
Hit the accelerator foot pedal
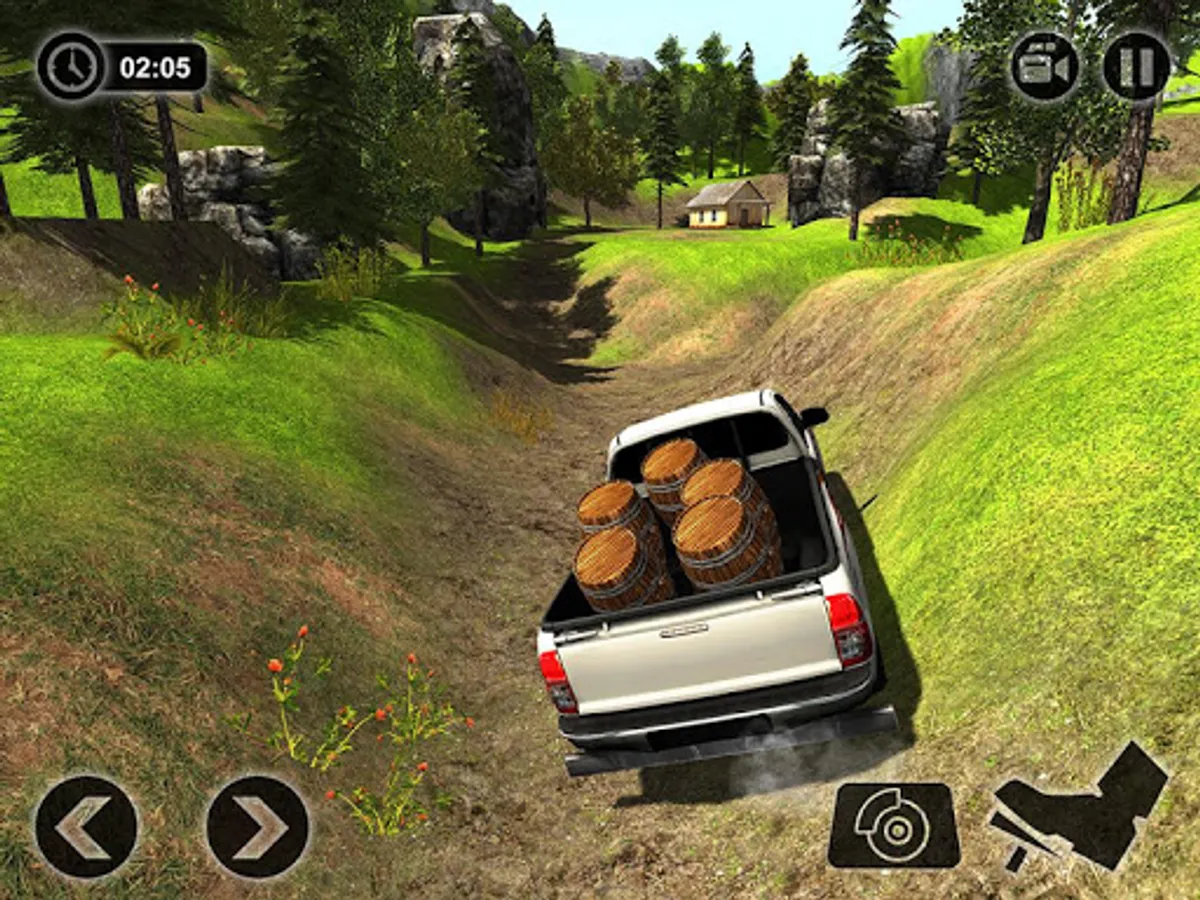pyautogui.click(x=1080, y=805)
